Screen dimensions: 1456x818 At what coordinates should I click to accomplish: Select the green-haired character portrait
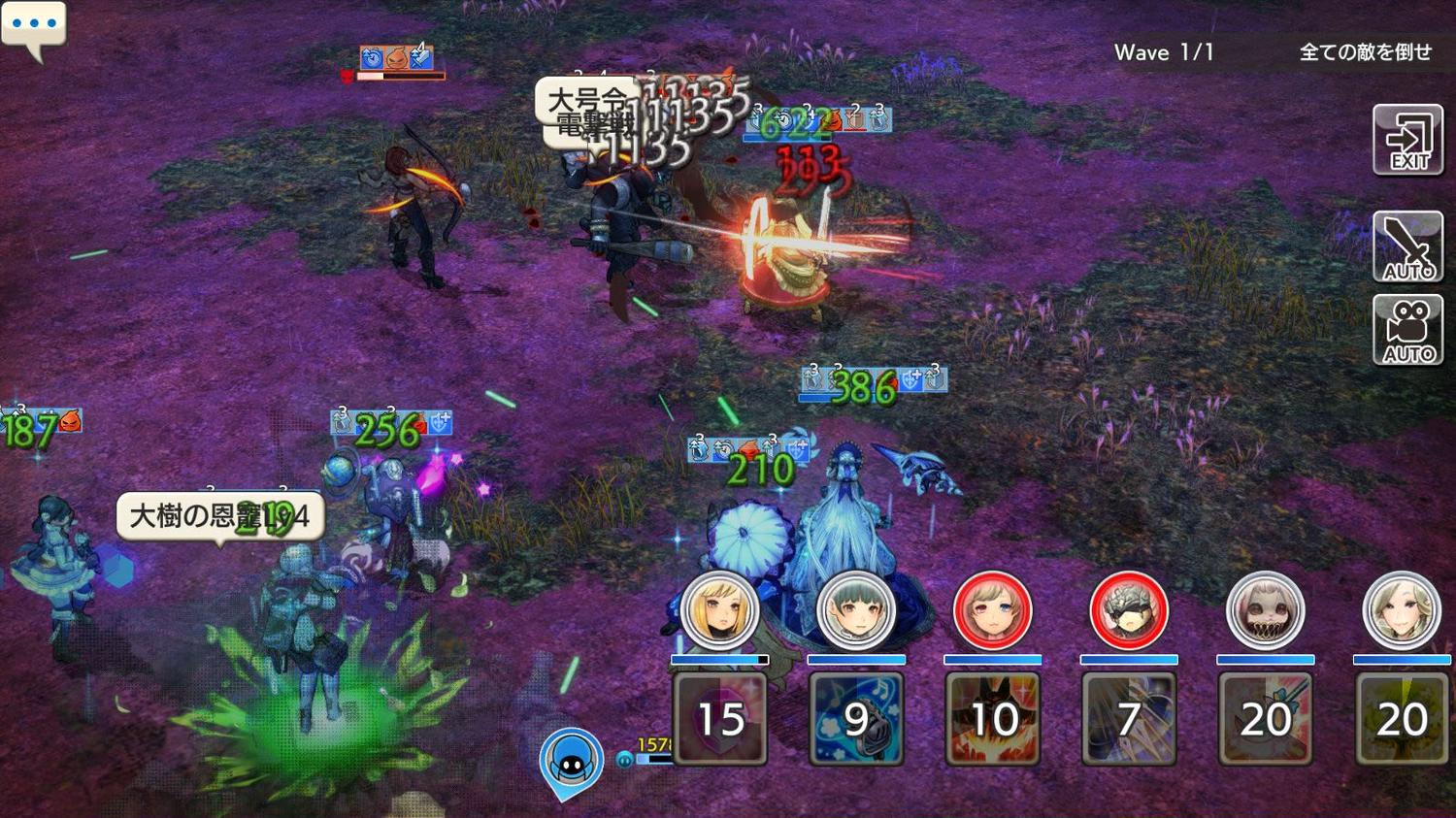855,610
